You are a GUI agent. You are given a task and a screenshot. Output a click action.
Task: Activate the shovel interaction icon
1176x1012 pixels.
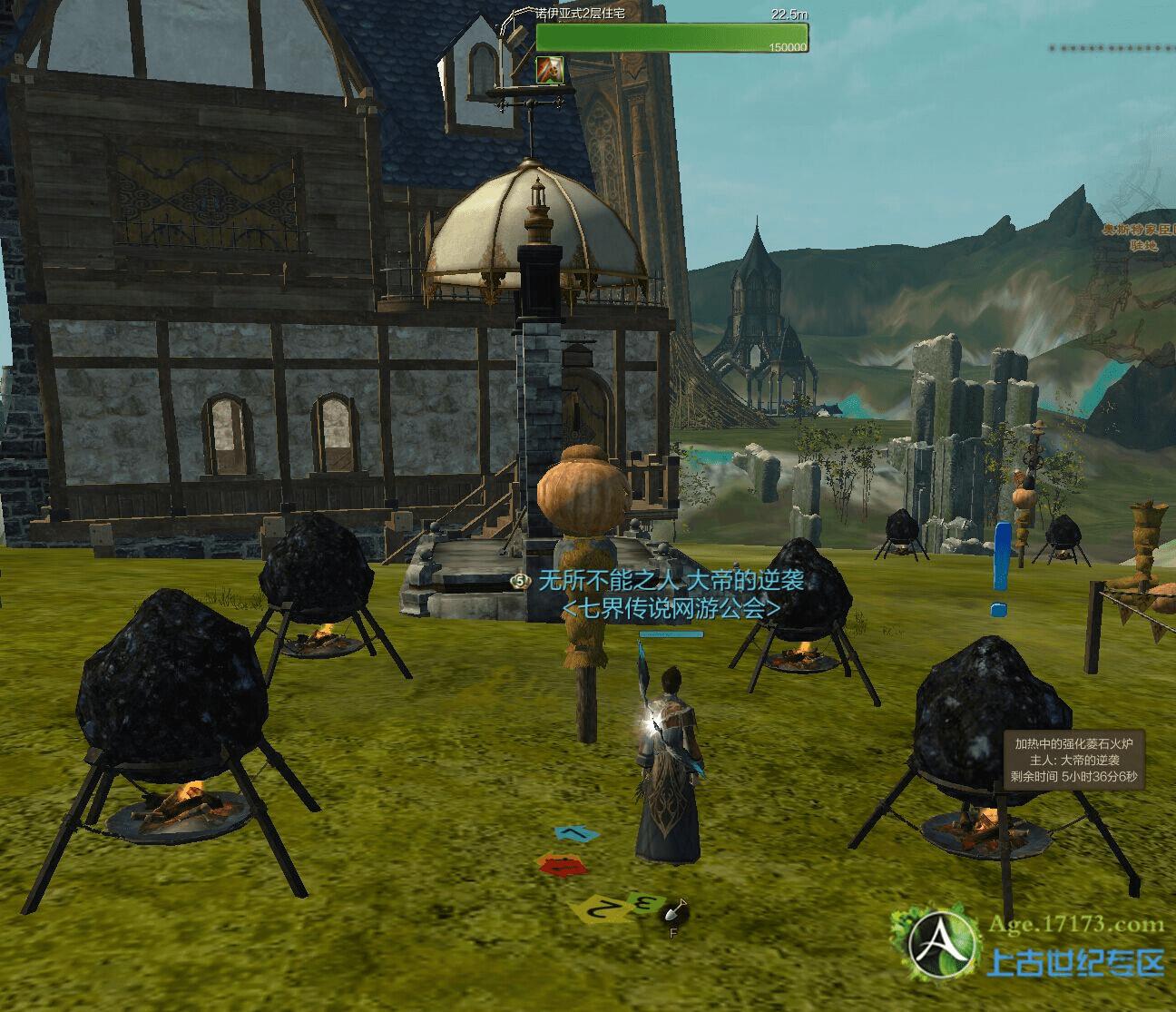click(672, 911)
